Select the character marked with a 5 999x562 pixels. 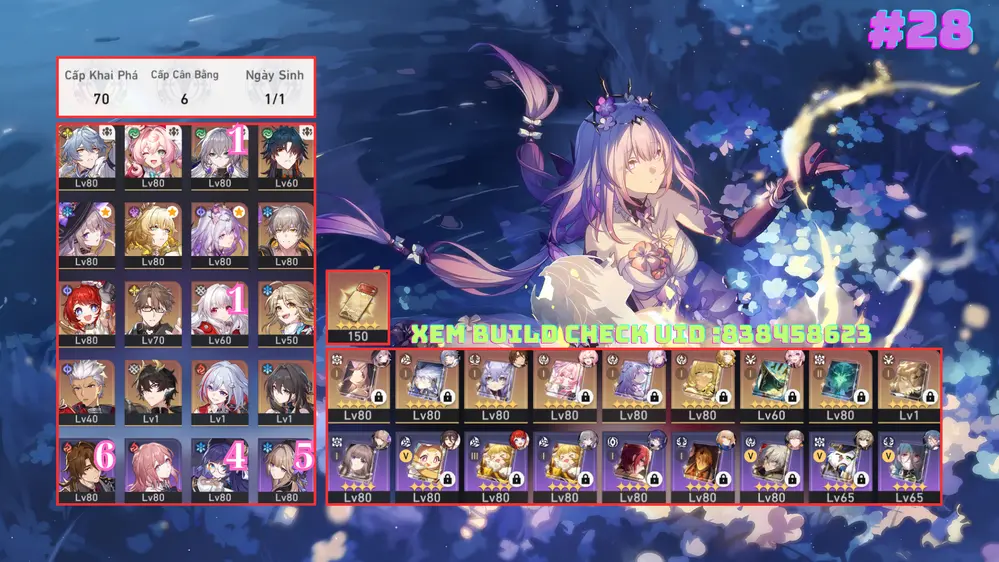click(x=286, y=466)
